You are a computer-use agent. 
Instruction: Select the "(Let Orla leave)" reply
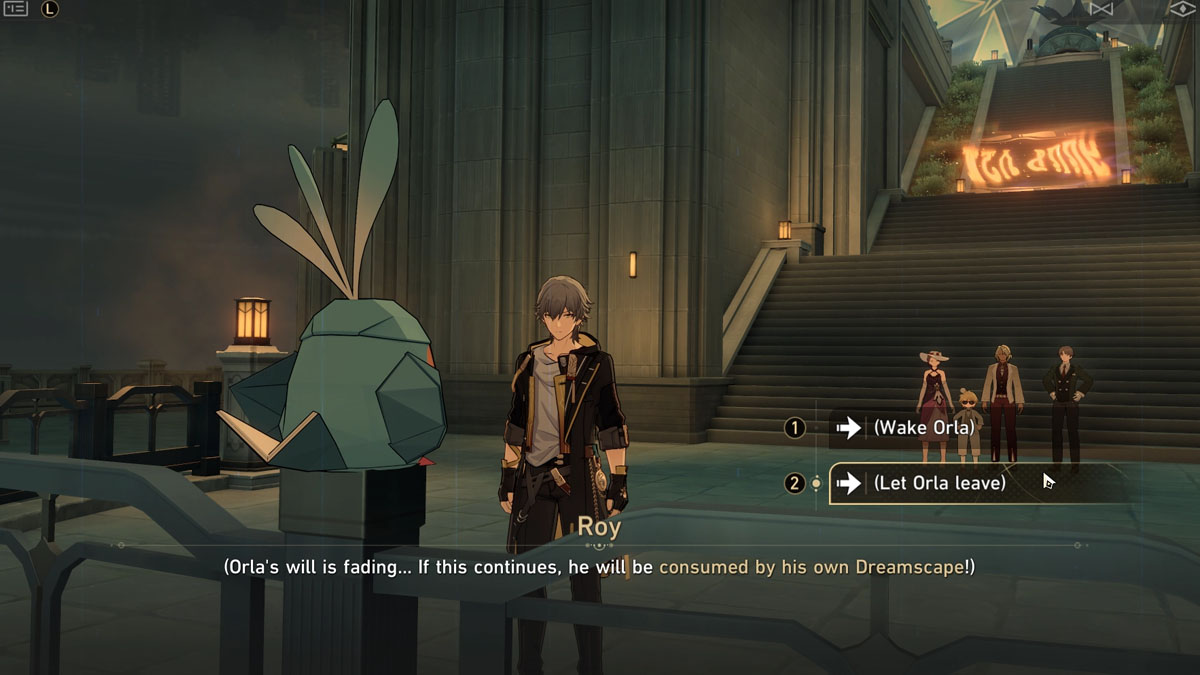(940, 483)
